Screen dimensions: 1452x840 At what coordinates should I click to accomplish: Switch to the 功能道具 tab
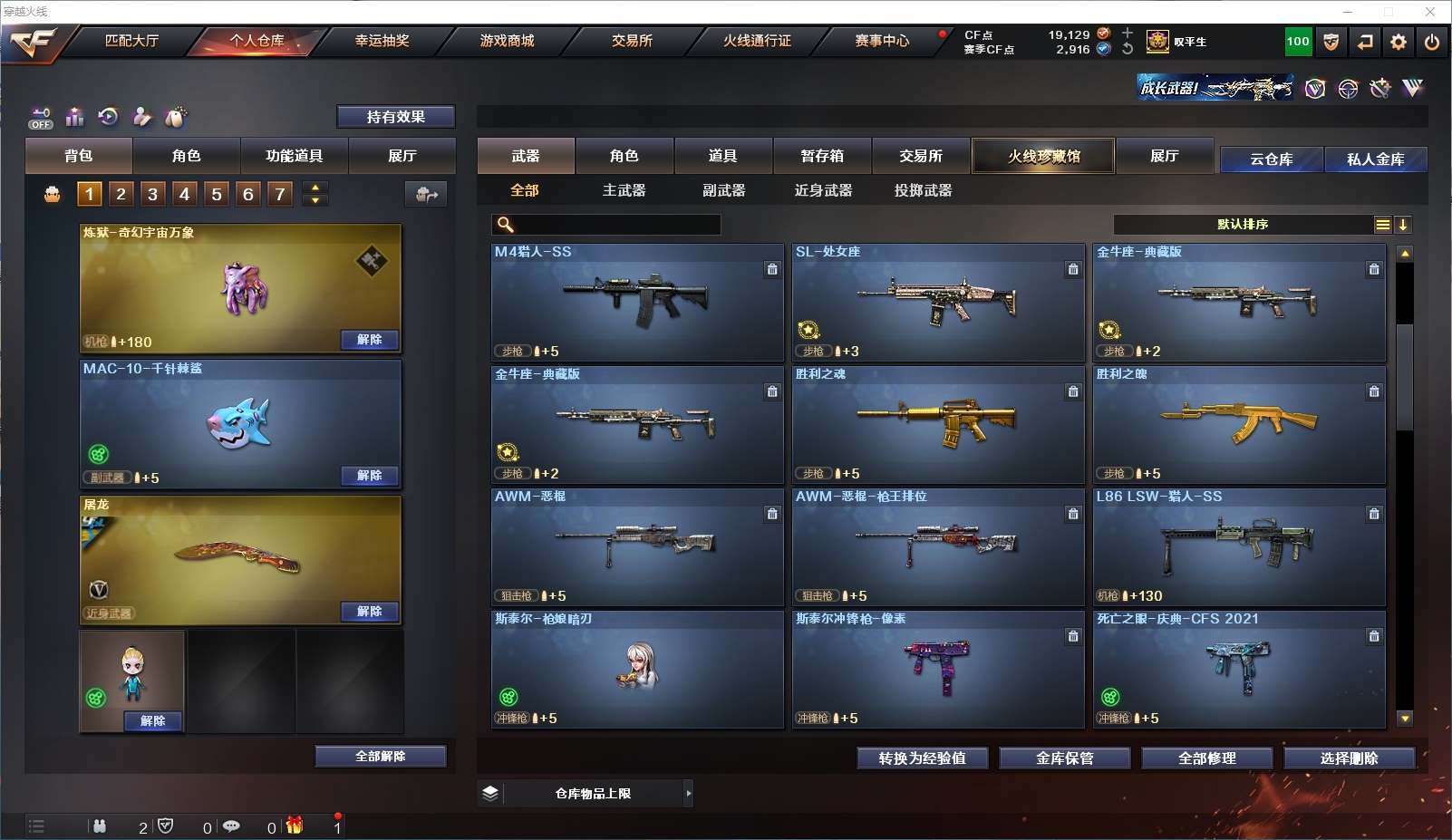pyautogui.click(x=294, y=156)
